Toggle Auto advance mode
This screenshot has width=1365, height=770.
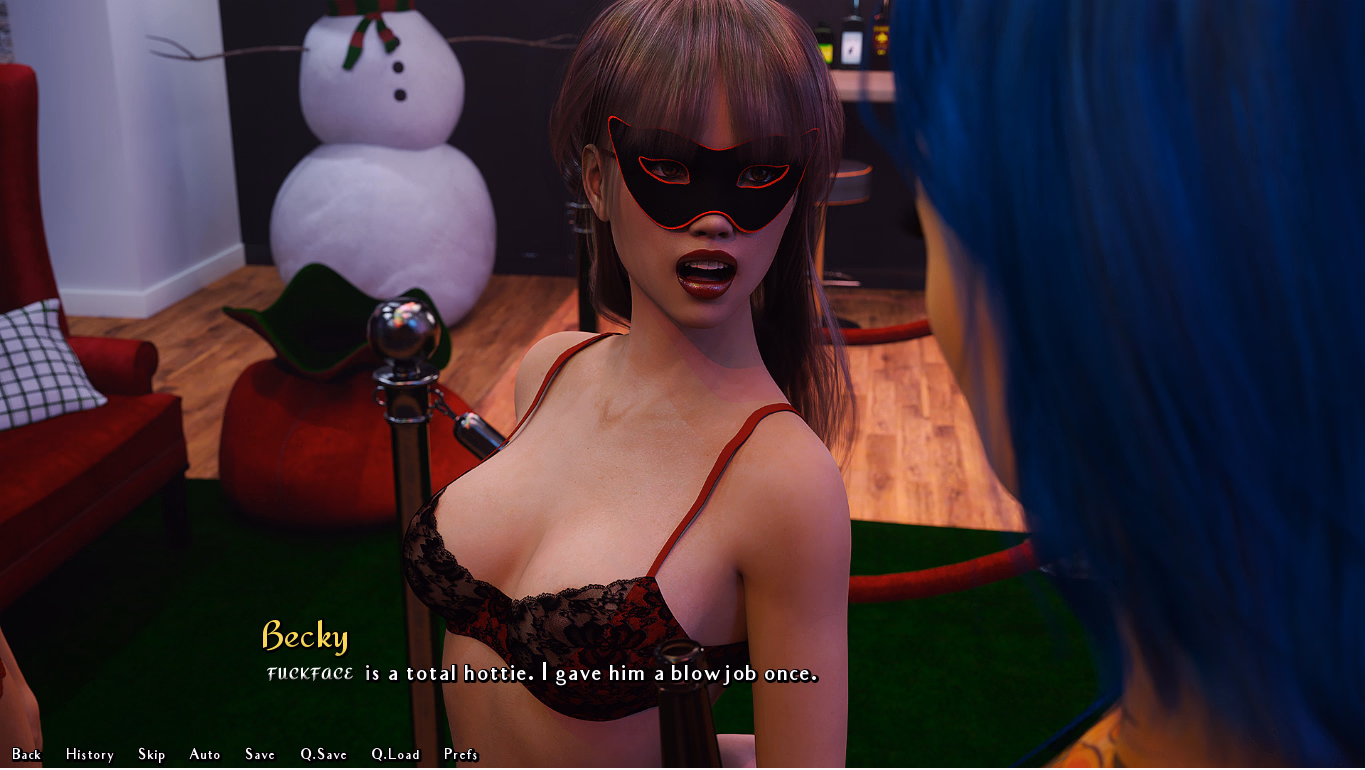205,754
